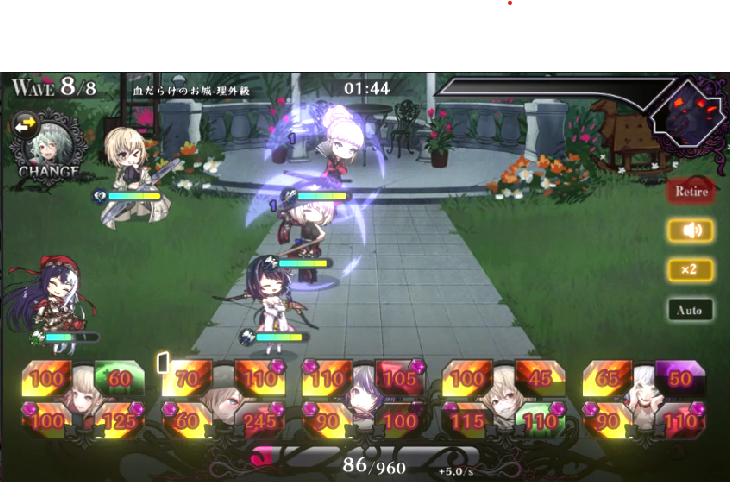Use the green skill costing 60
The width and height of the screenshot is (730, 482).
[x=120, y=379]
